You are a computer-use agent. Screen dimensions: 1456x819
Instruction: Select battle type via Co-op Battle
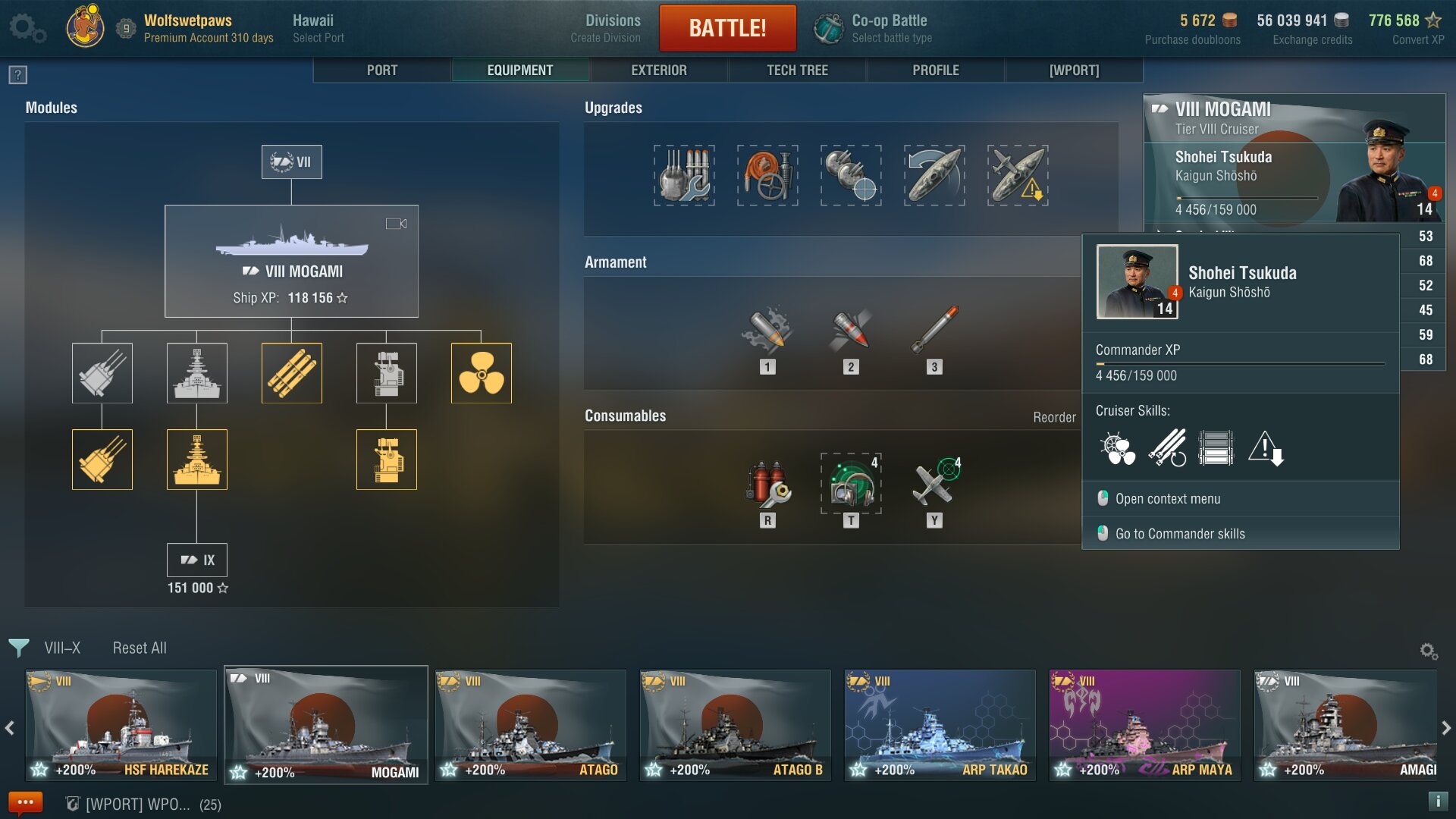pyautogui.click(x=891, y=28)
